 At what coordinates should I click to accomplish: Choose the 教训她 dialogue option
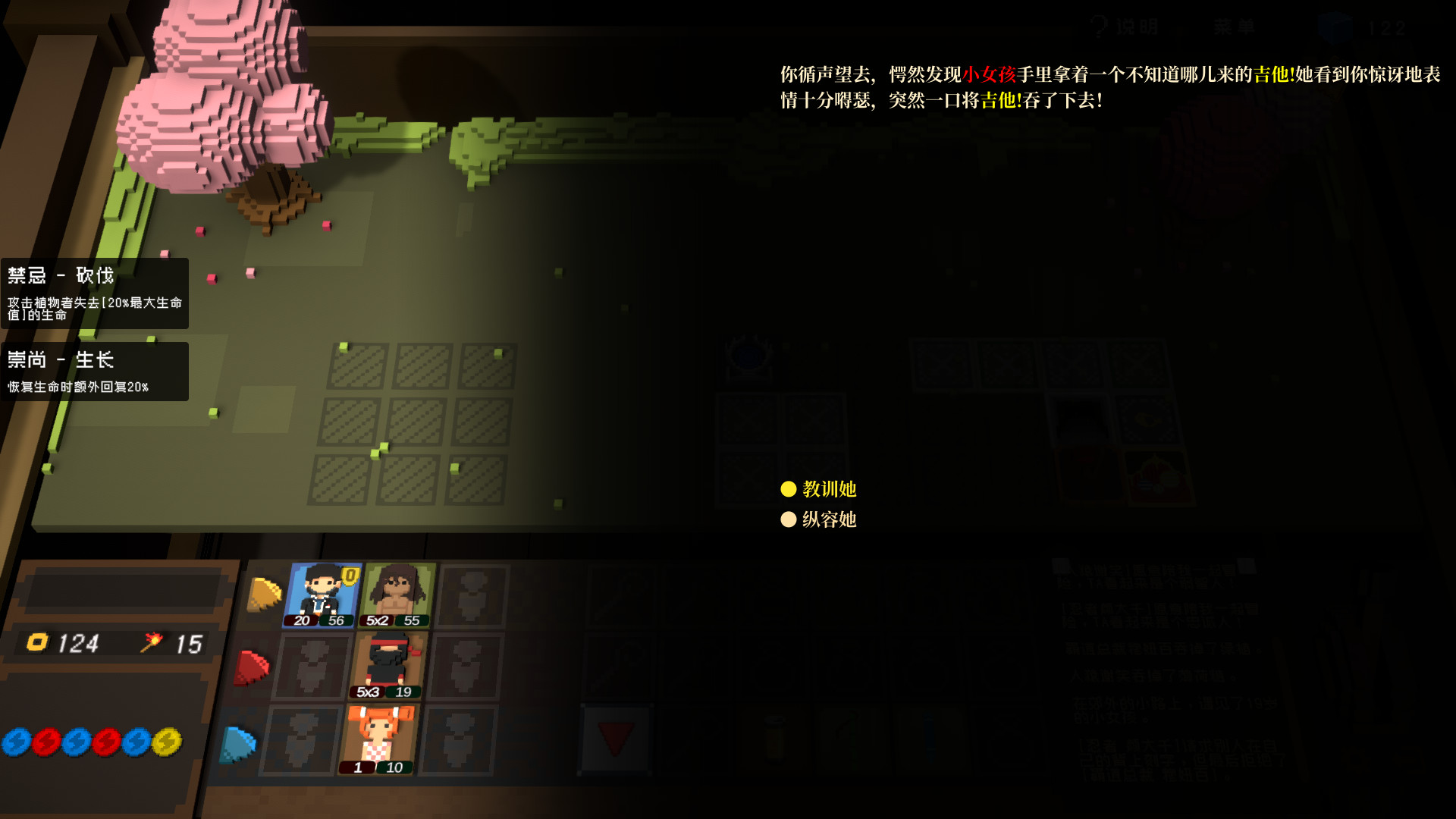[825, 489]
